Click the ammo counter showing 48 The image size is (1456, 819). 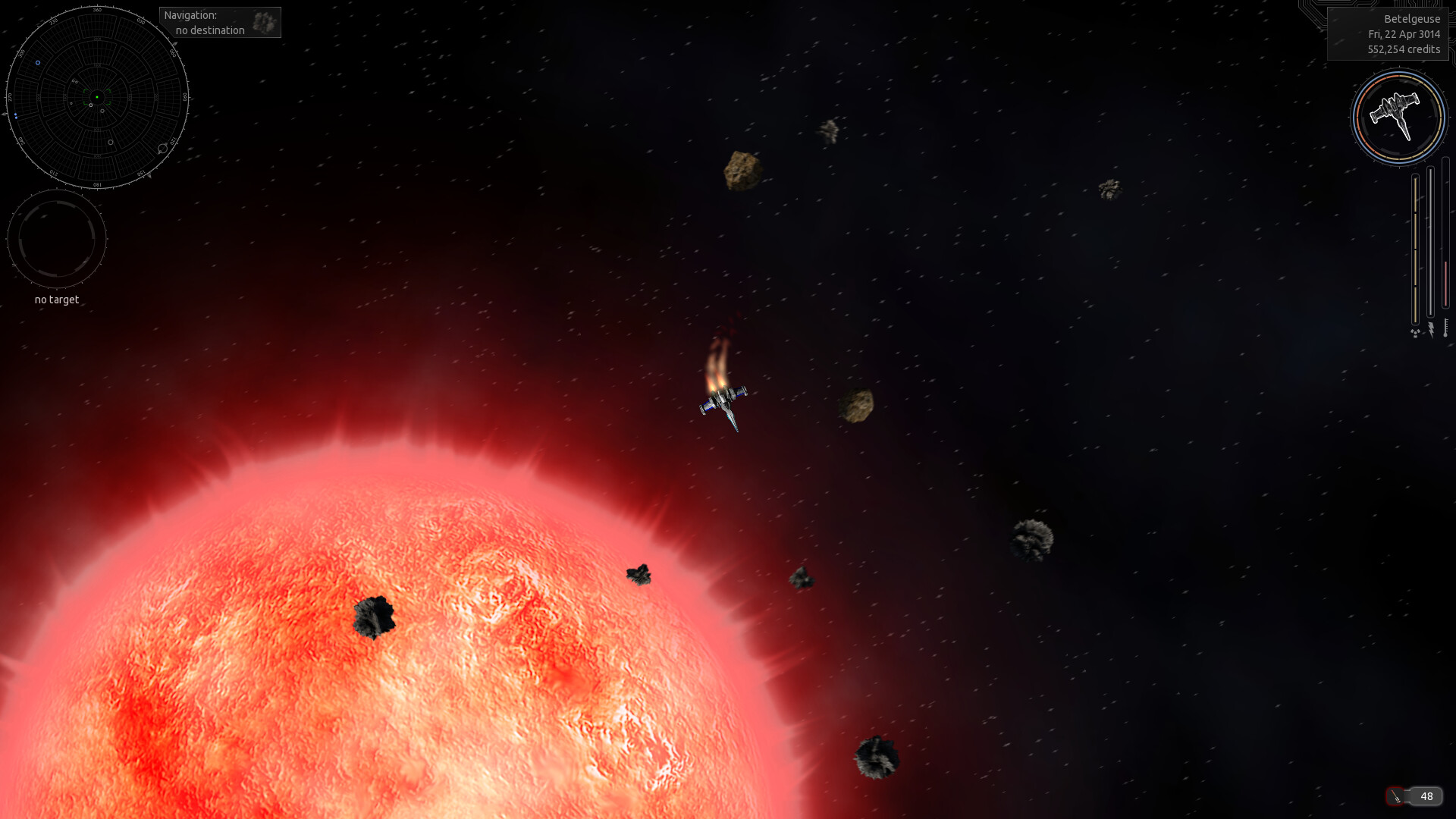pos(1429,795)
